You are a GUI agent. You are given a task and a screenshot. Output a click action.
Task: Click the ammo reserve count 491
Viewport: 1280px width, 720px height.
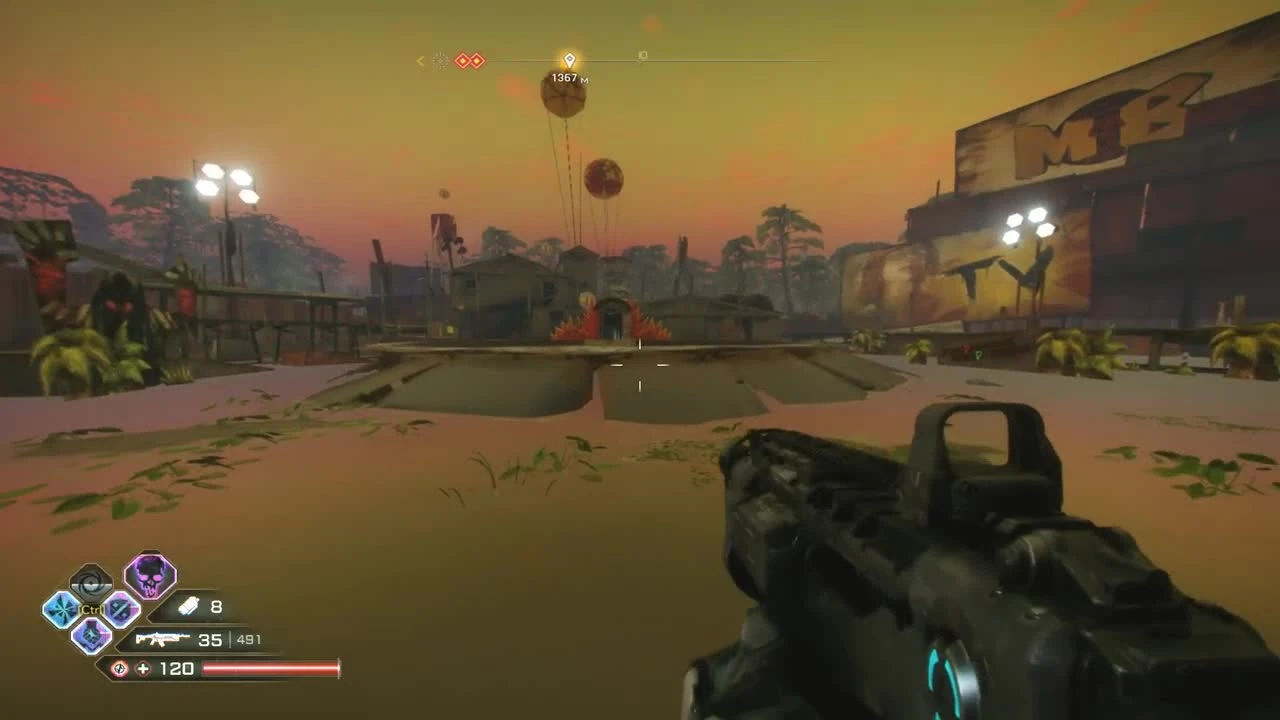249,640
